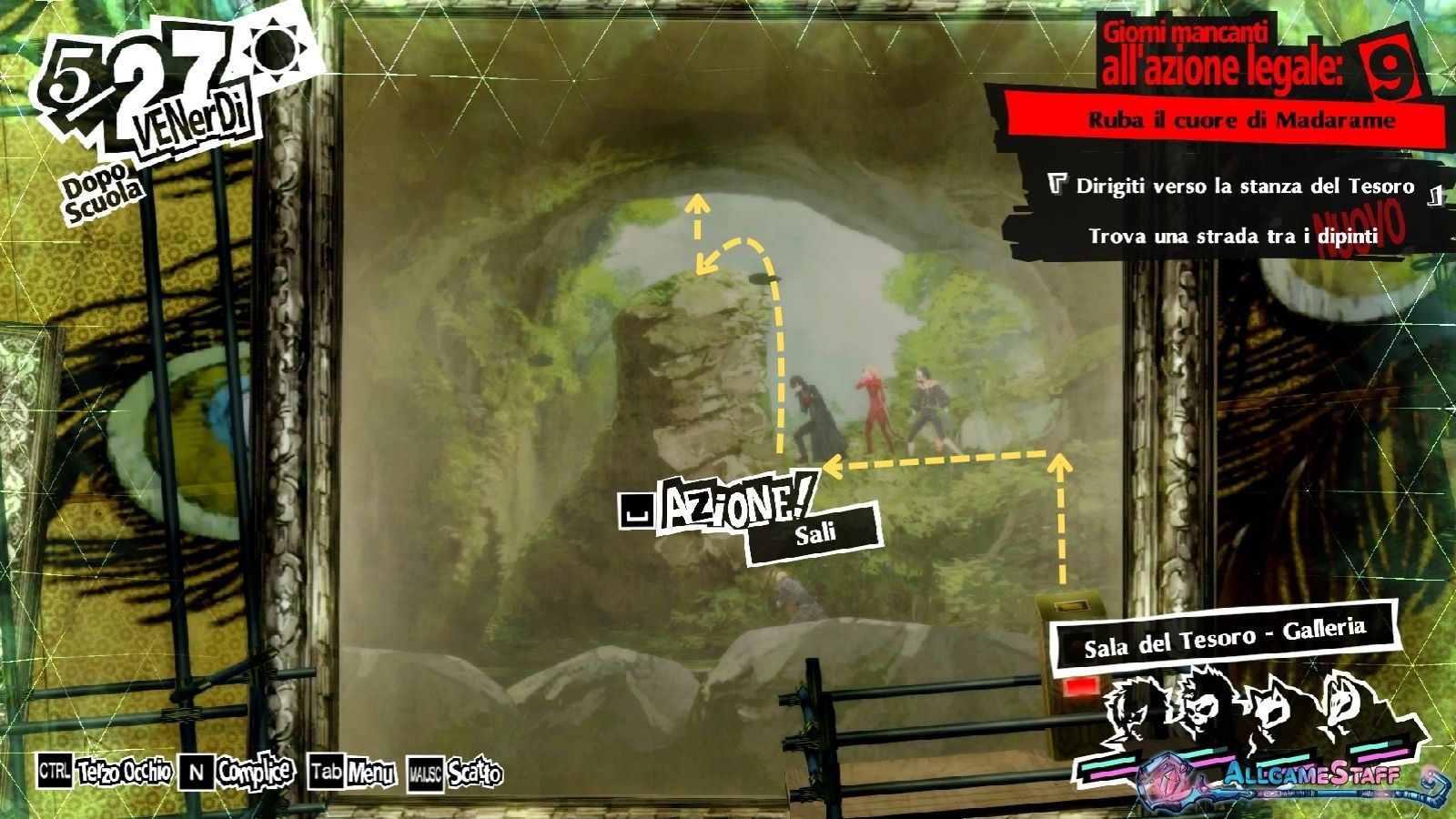Open the 'Dirigiti verso la stanza del Tesoro' objective
1456x819 pixels.
(1245, 187)
